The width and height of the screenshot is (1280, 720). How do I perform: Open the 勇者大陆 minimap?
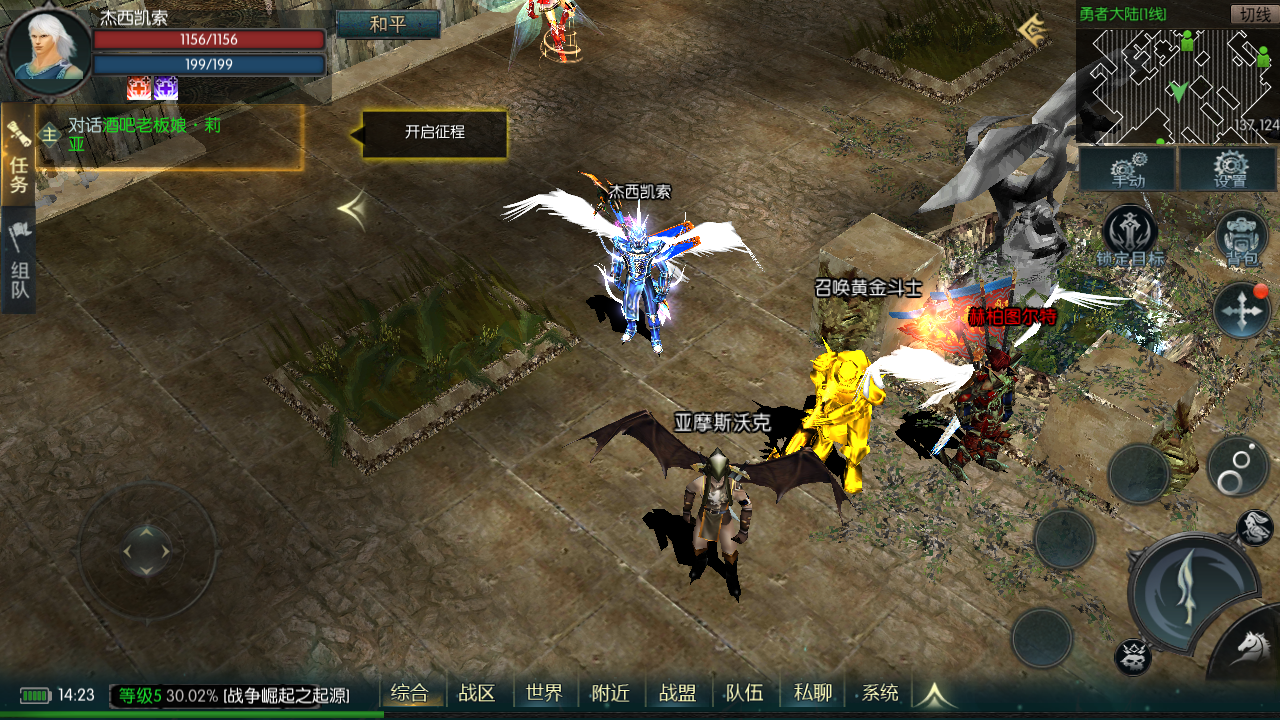point(1177,87)
